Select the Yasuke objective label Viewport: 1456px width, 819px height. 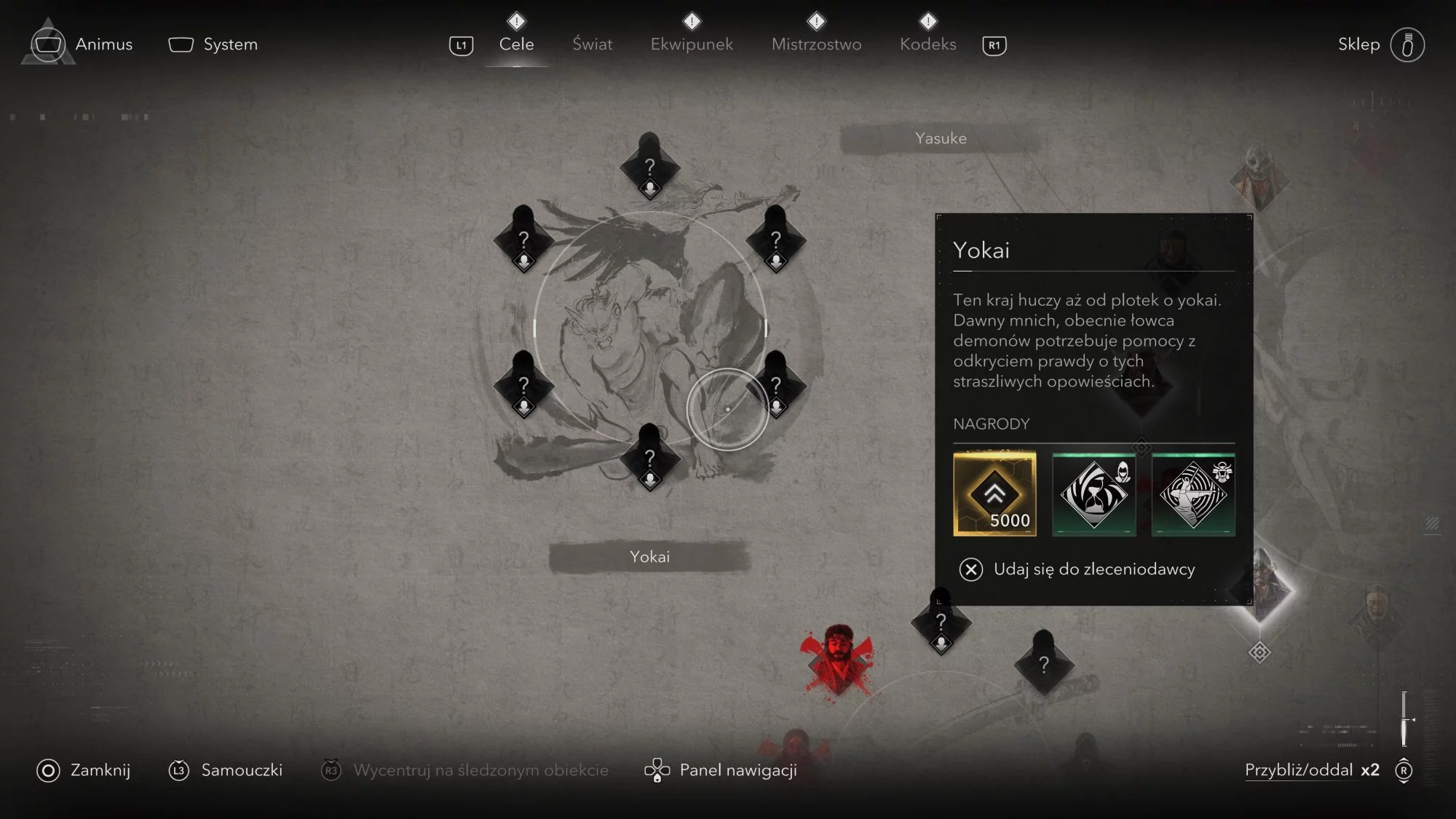click(941, 138)
